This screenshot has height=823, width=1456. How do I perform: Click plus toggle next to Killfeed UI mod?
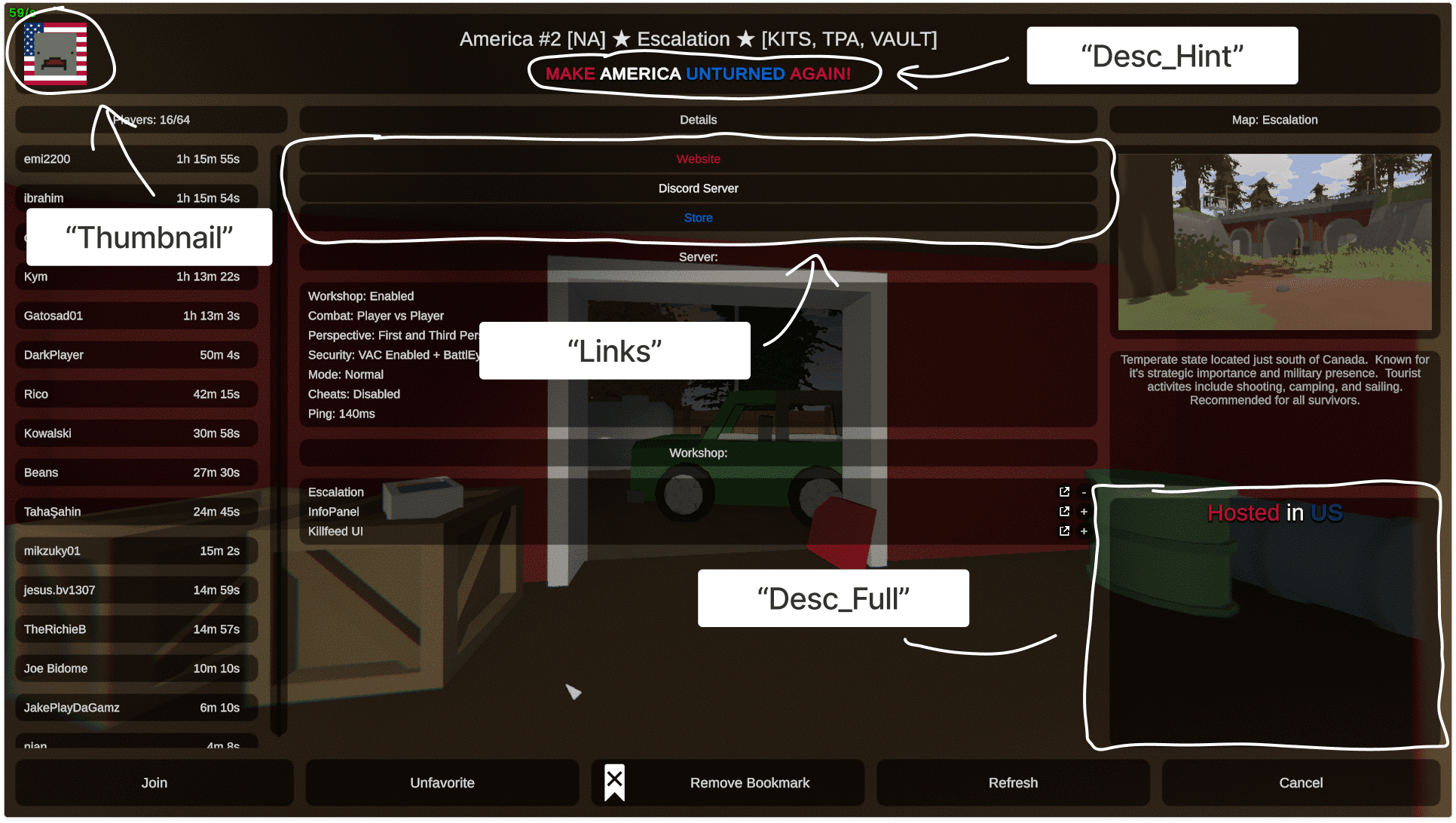tap(1083, 531)
